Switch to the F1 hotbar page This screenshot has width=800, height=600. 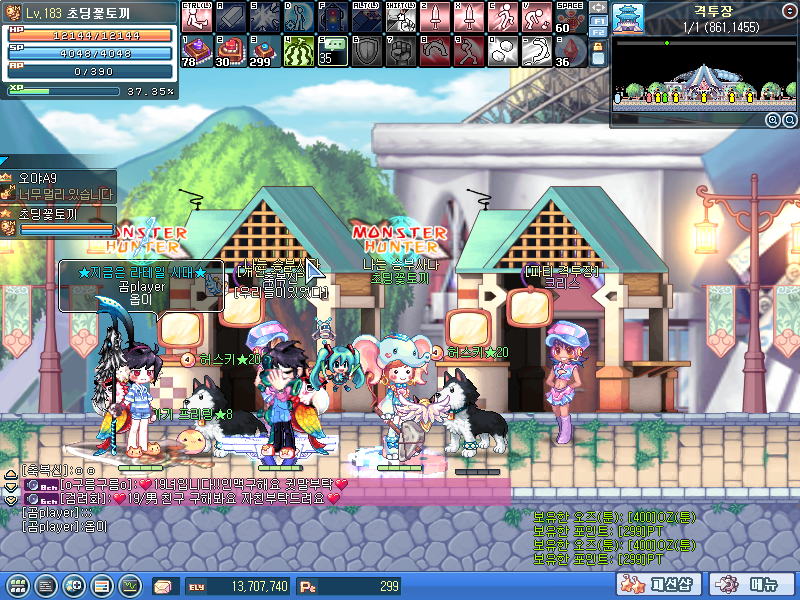[598, 20]
